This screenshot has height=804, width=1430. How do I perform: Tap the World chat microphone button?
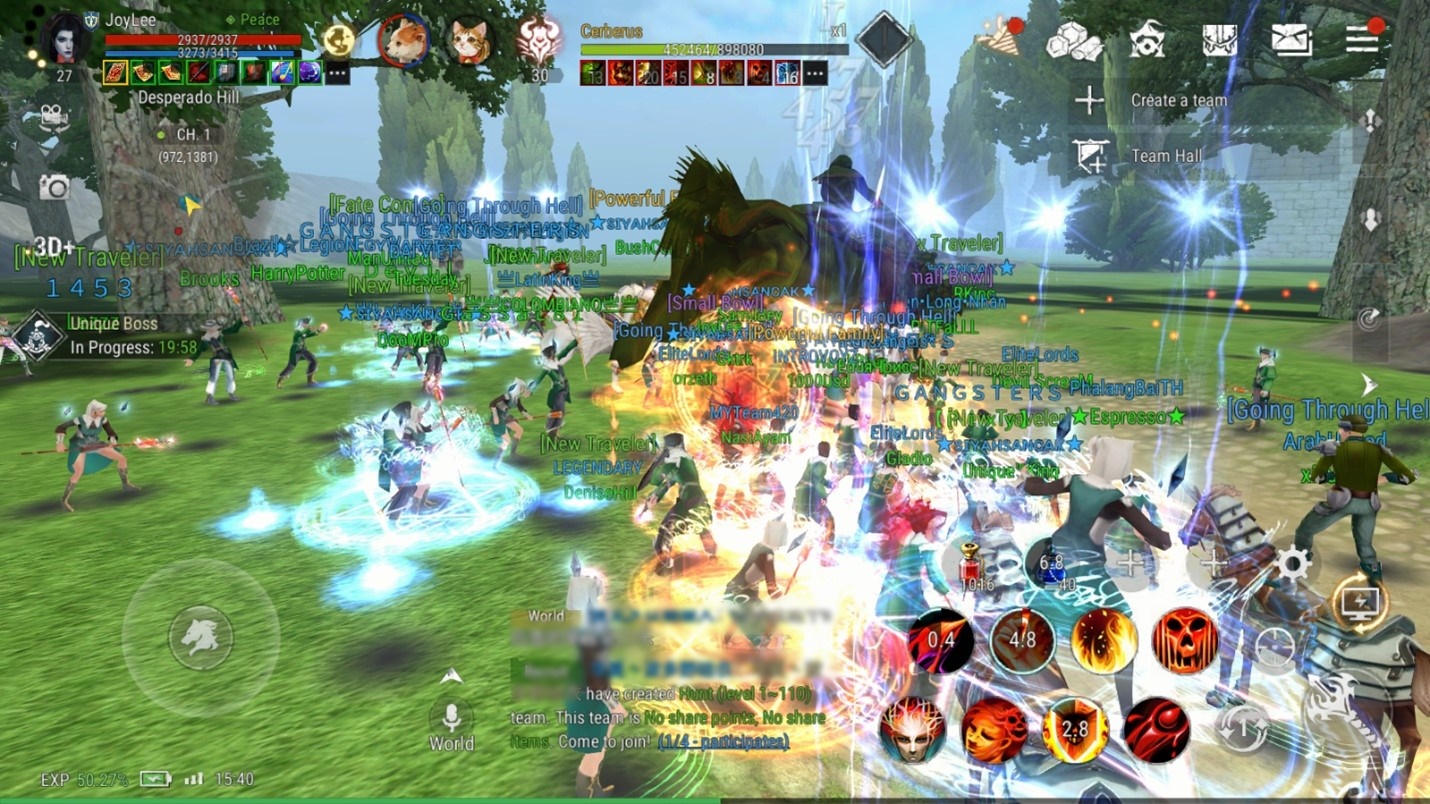tap(451, 718)
